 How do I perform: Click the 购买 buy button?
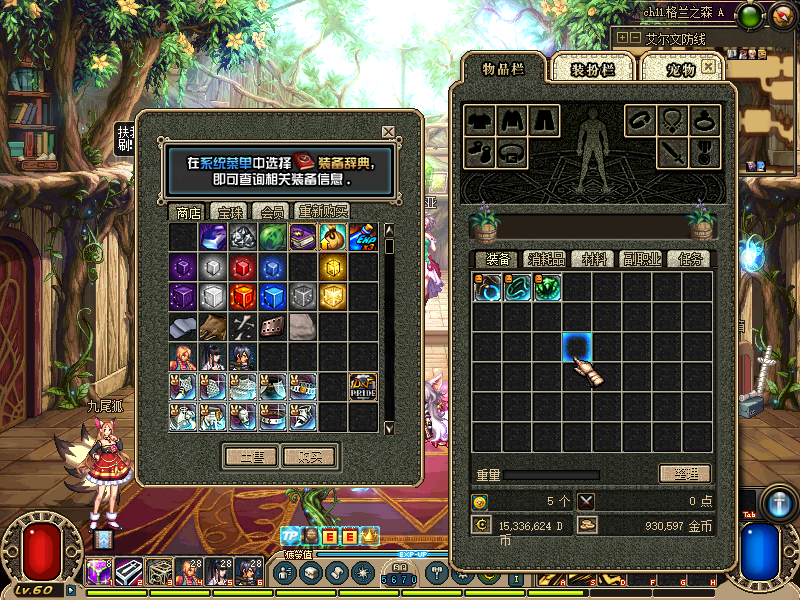click(x=310, y=457)
